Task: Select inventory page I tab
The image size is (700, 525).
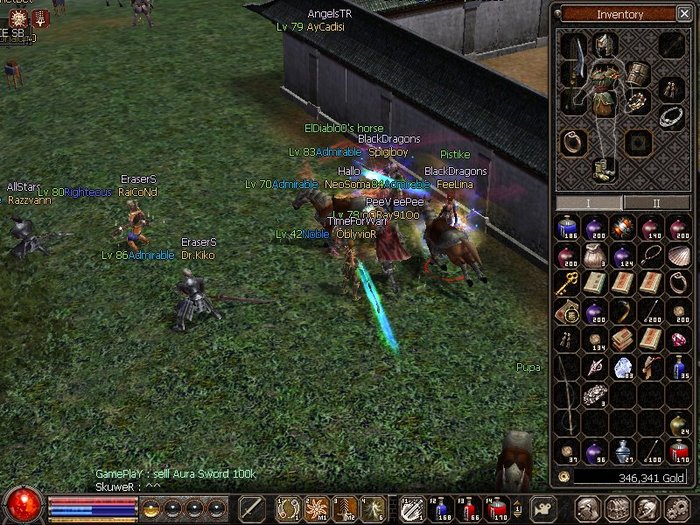Action: tap(588, 202)
